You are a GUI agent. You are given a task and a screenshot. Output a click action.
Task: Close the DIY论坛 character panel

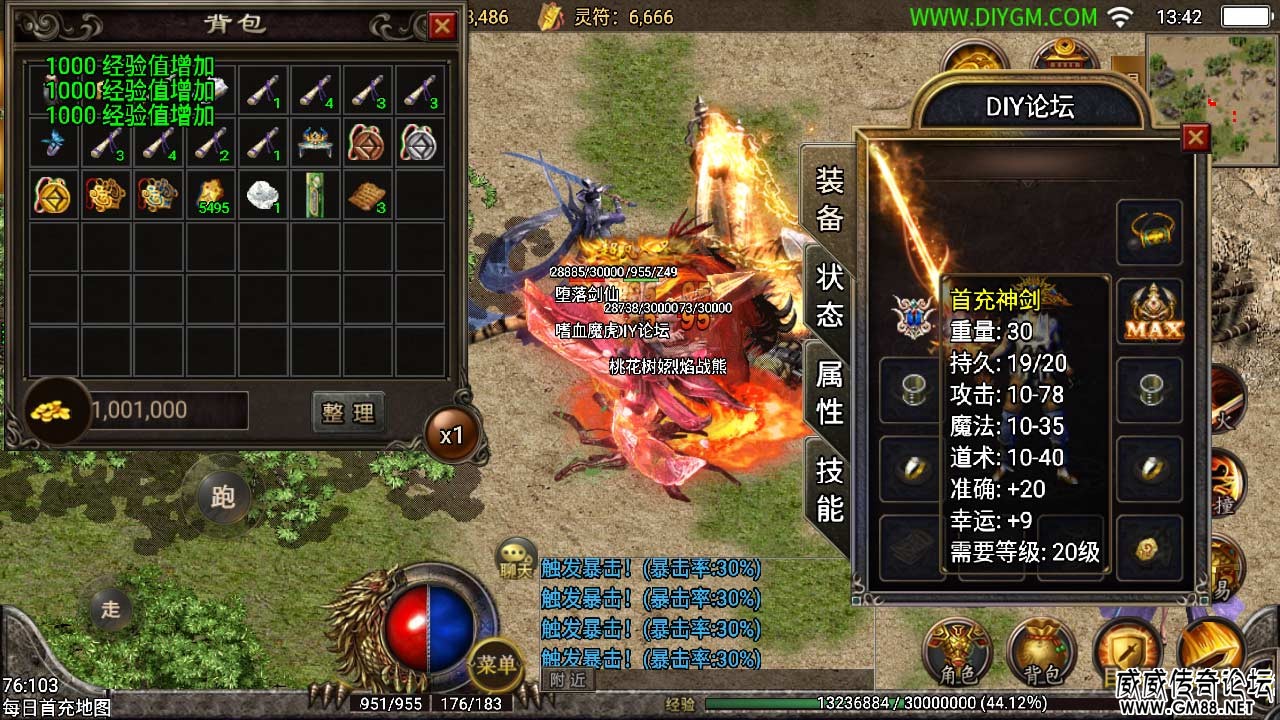pos(1195,138)
